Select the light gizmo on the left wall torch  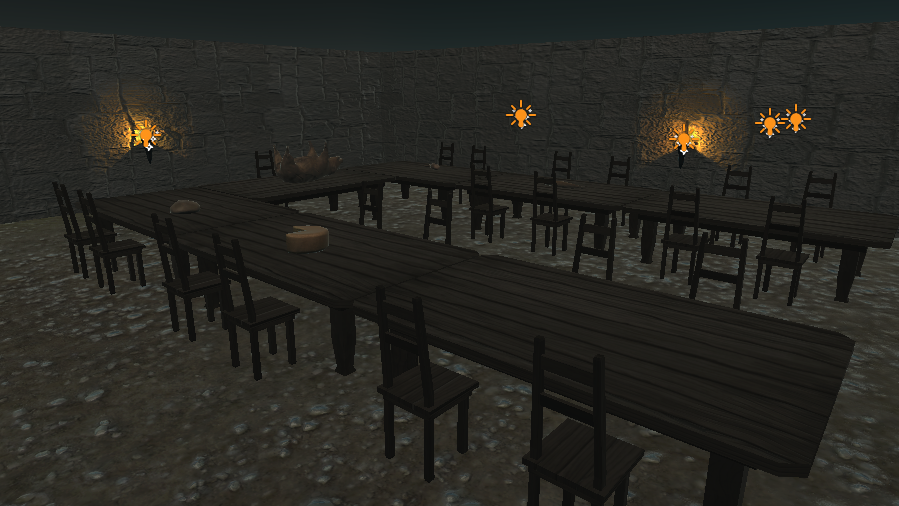146,132
